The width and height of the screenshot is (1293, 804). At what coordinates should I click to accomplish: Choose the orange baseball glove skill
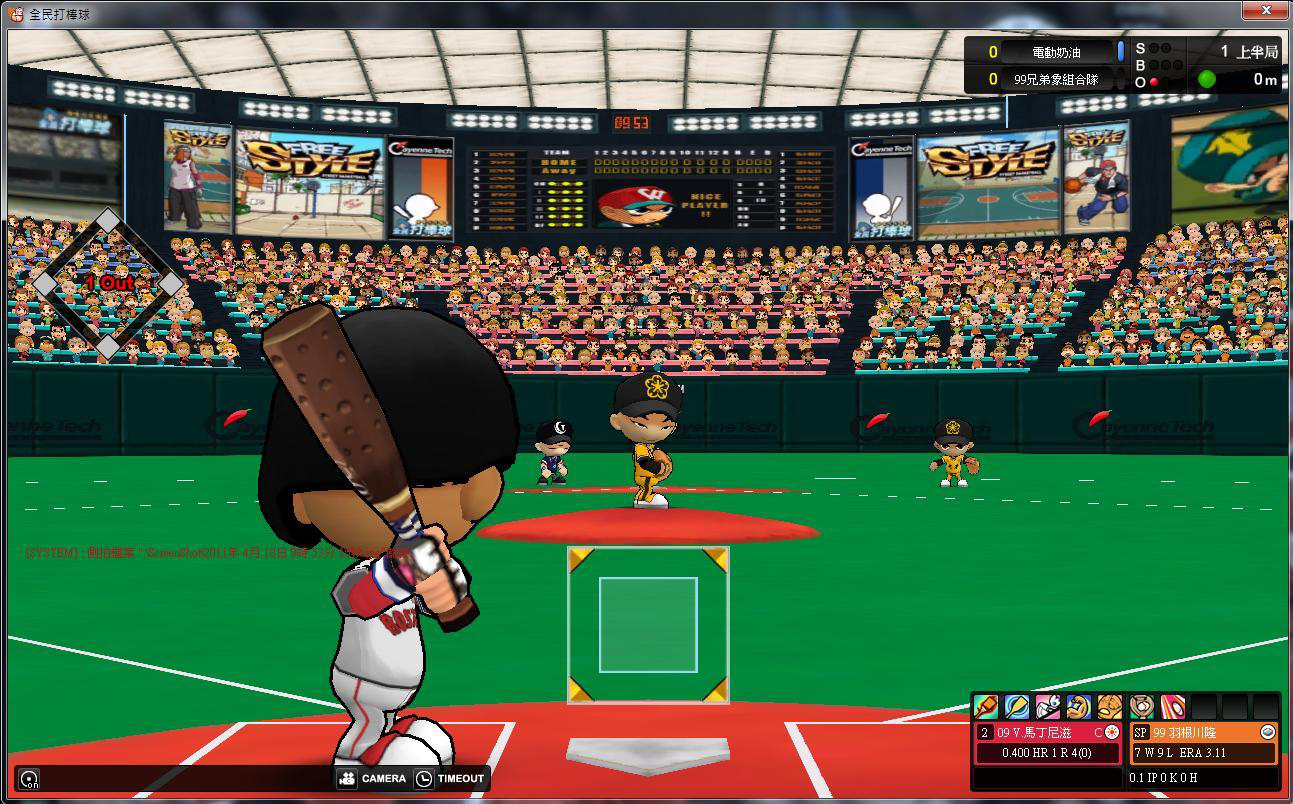click(1109, 707)
